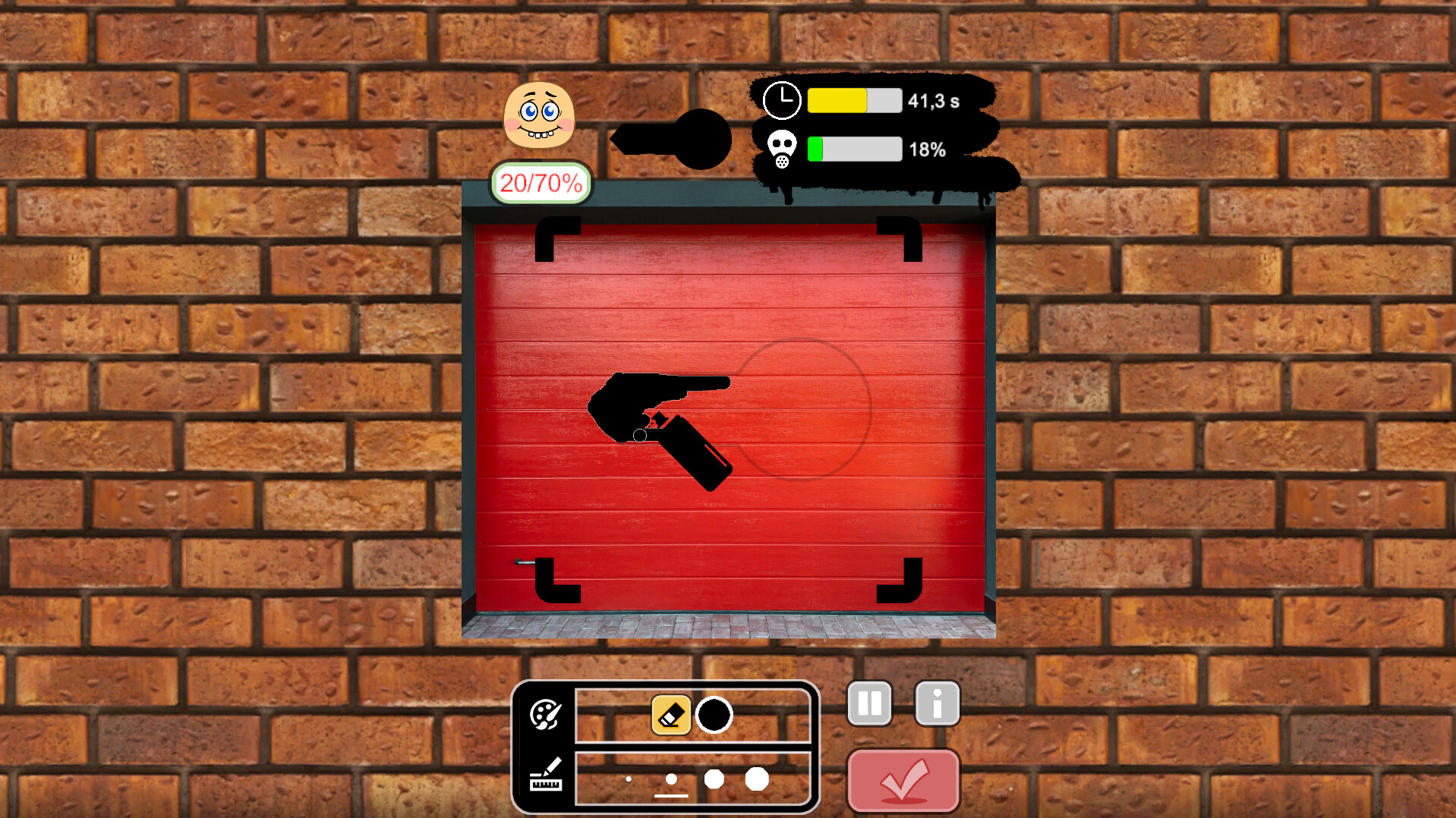Click the clock timer icon

782,99
